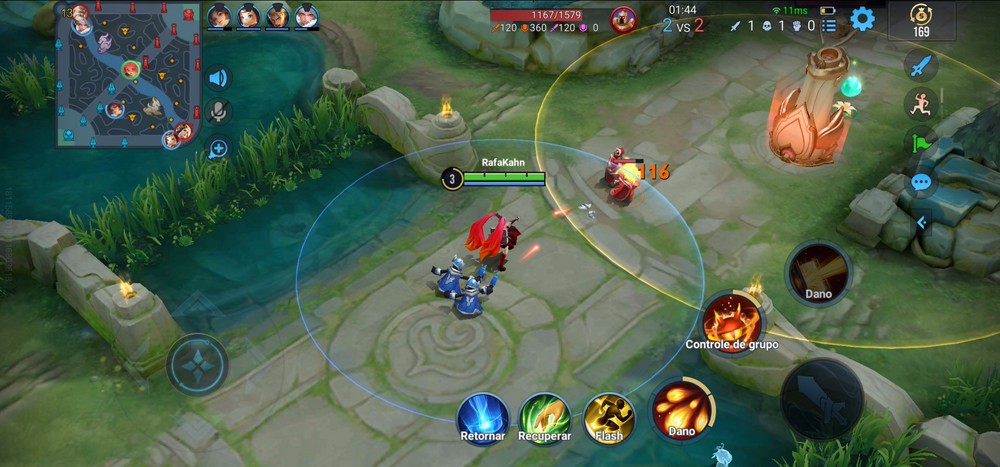The height and width of the screenshot is (467, 1000).
Task: Select the first teammate portrait
Action: (x=219, y=16)
